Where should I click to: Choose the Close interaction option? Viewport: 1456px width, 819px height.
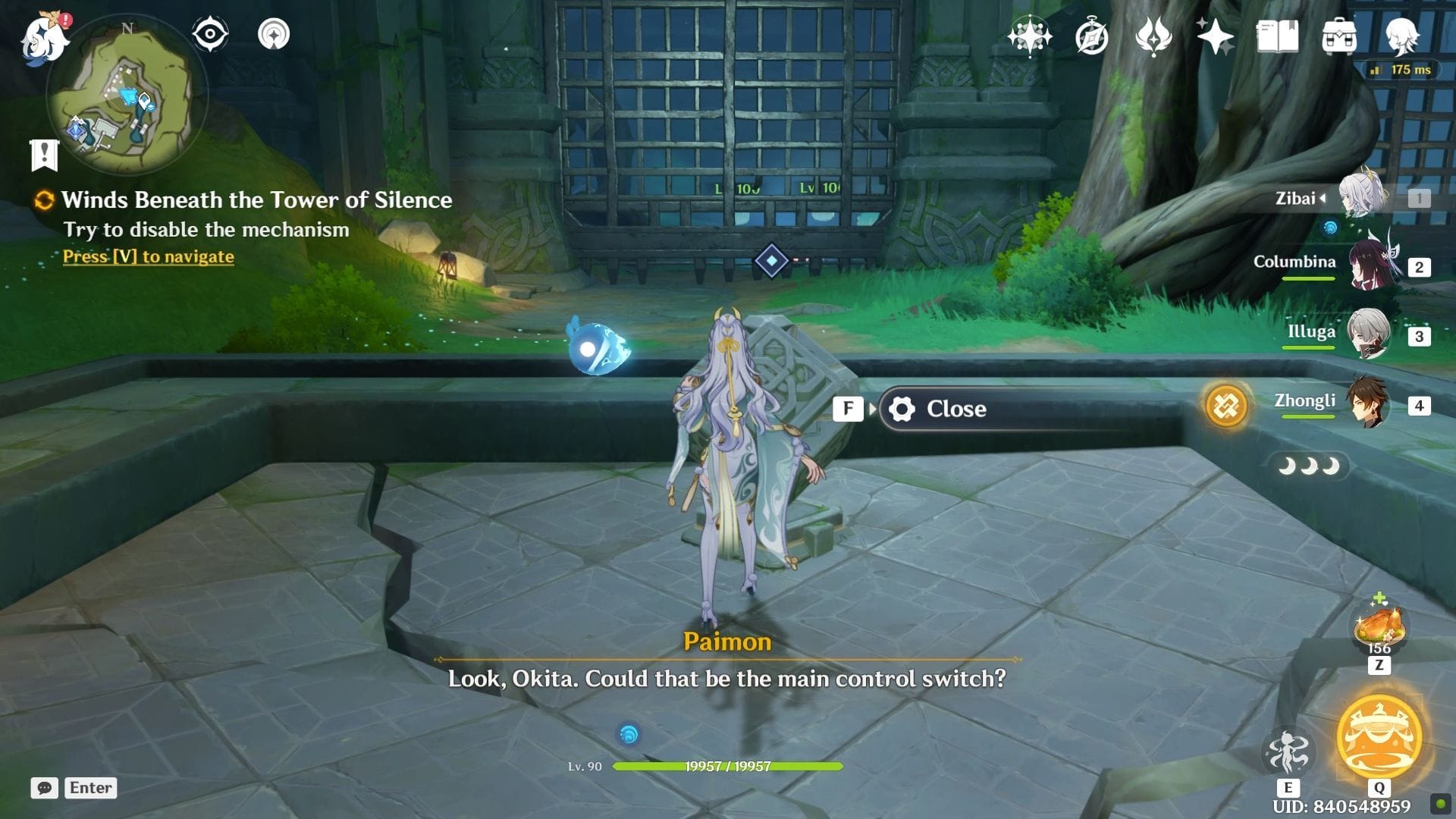click(x=955, y=409)
